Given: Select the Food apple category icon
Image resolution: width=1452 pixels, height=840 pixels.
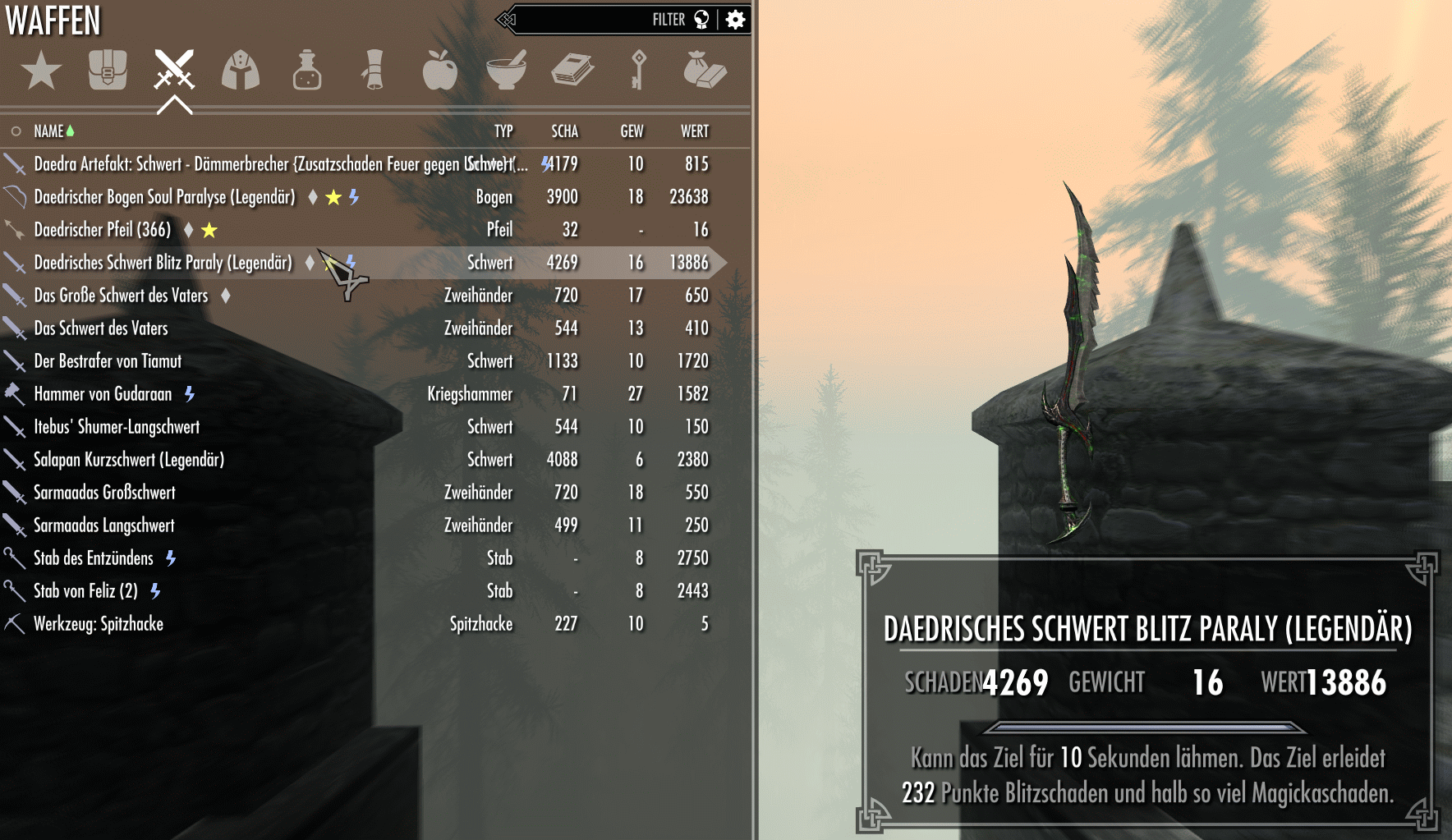Looking at the screenshot, I should [440, 72].
